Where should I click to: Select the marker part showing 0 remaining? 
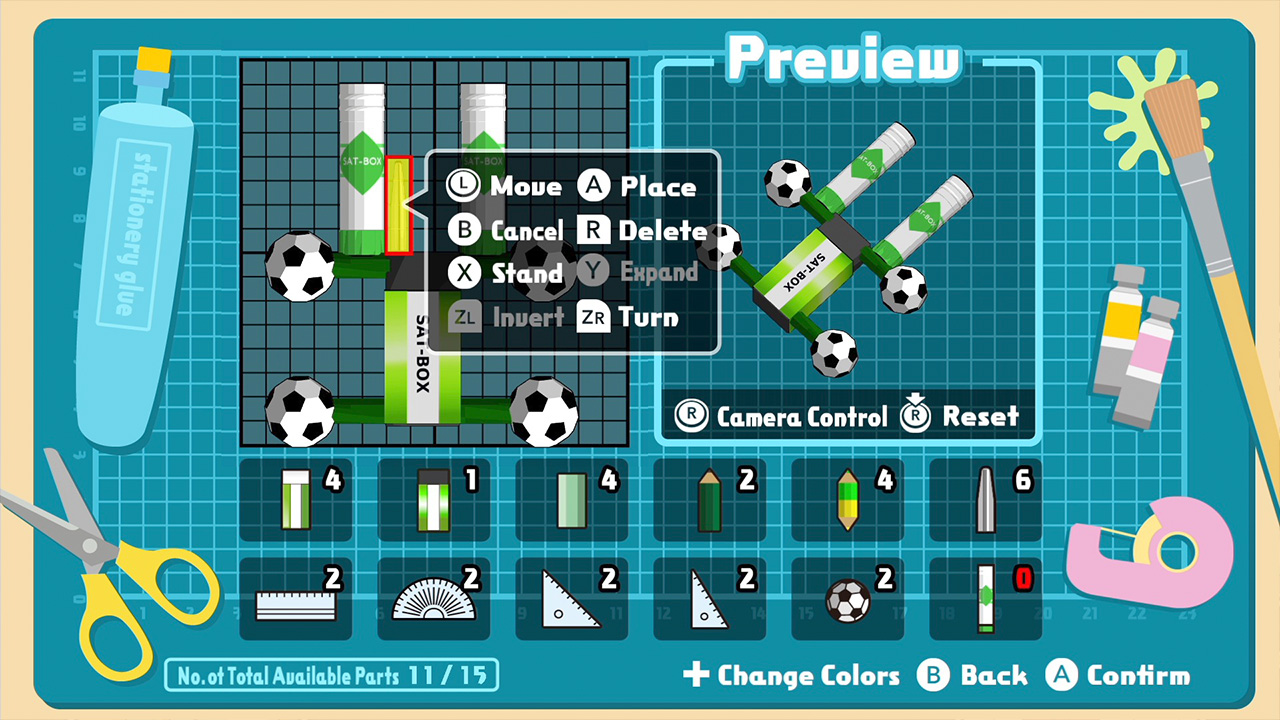pos(986,598)
